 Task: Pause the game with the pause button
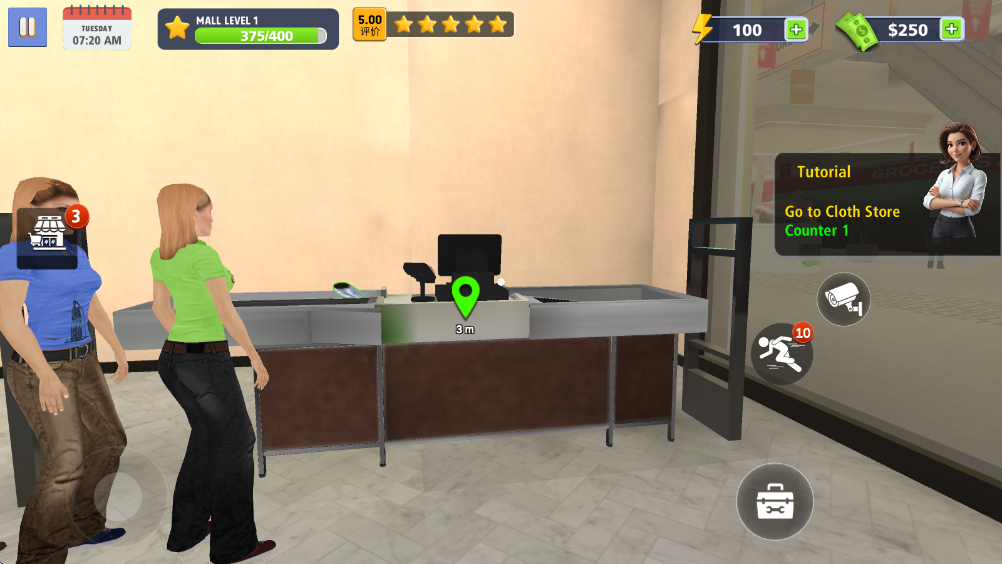click(x=27, y=27)
